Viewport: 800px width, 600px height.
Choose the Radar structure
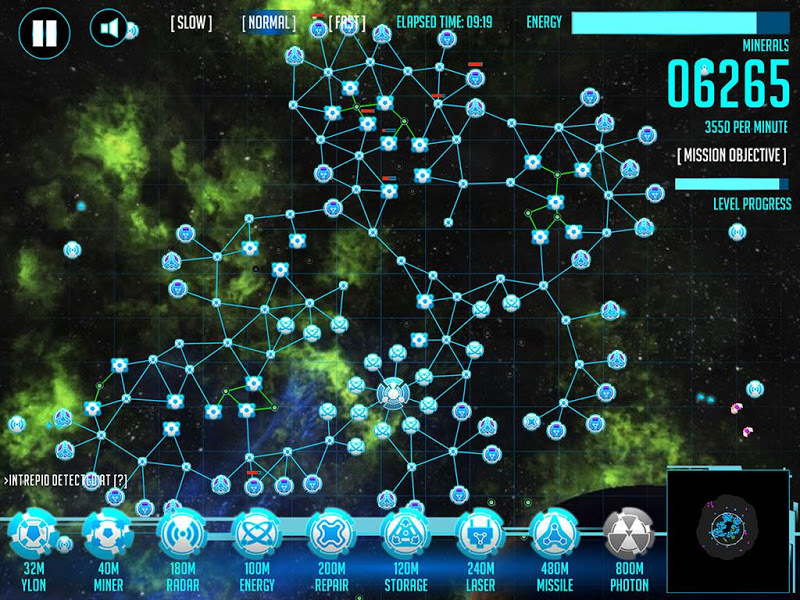click(x=183, y=536)
